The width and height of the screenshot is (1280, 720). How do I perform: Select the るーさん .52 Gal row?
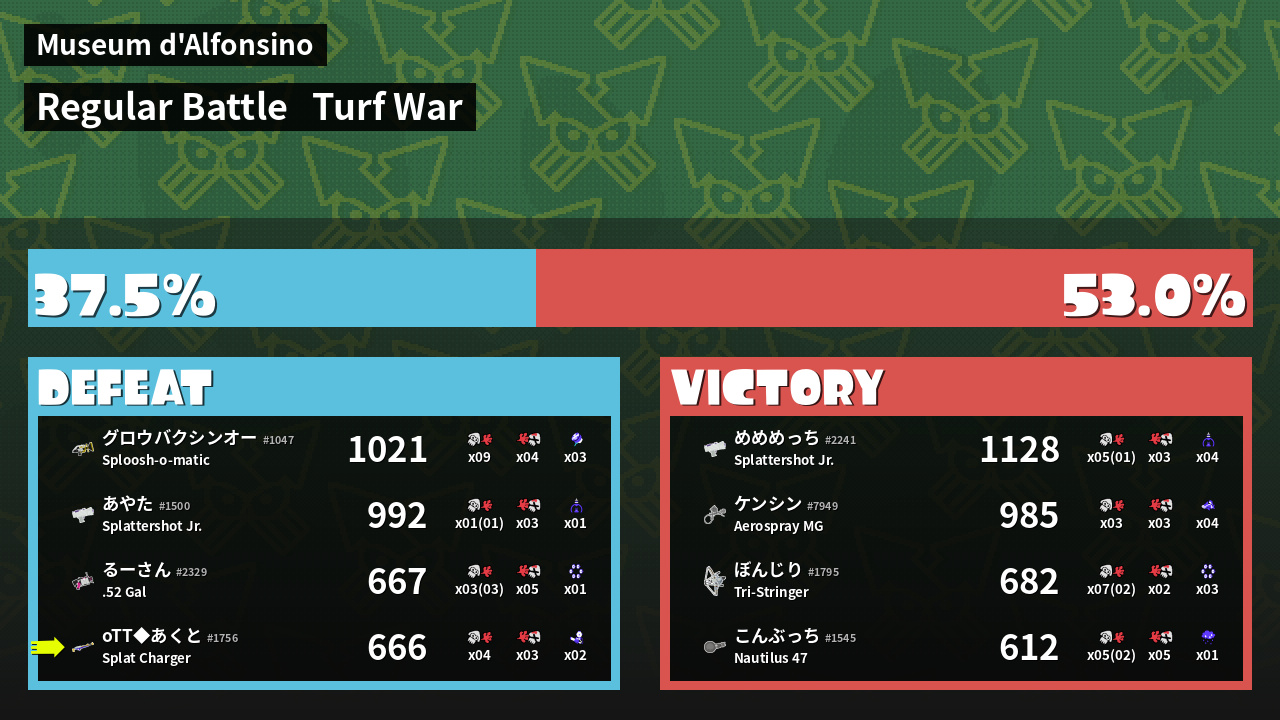324,581
